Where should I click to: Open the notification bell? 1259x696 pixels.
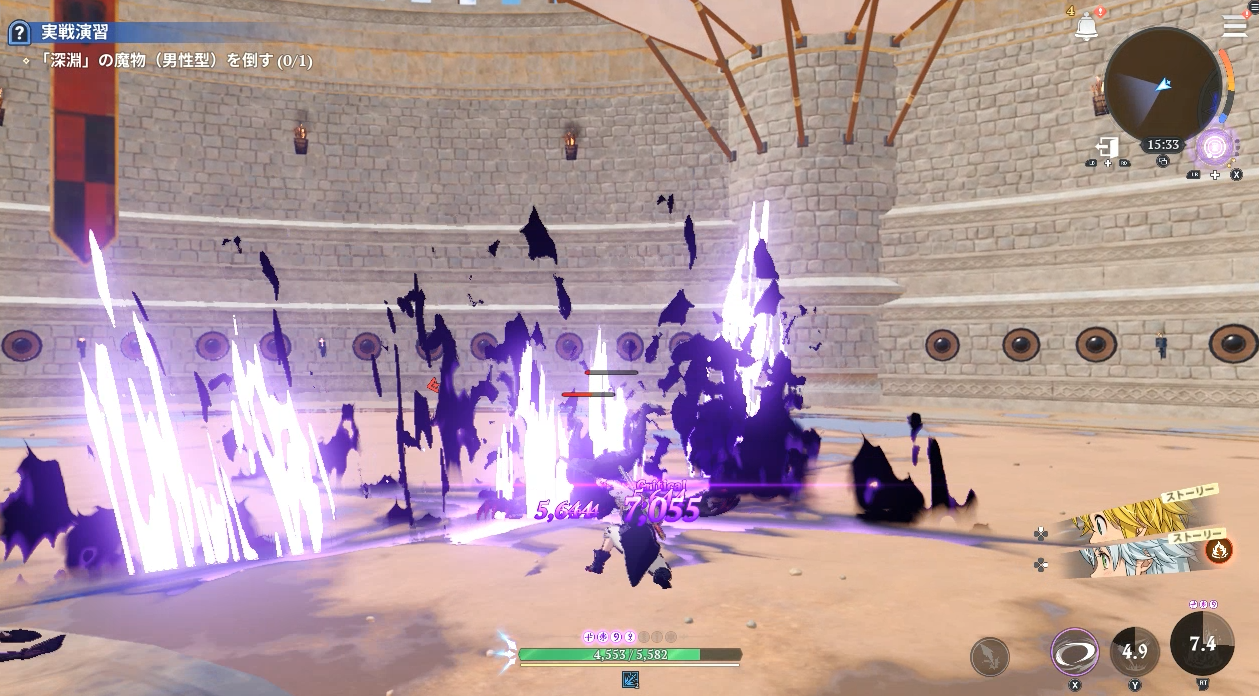point(1086,27)
